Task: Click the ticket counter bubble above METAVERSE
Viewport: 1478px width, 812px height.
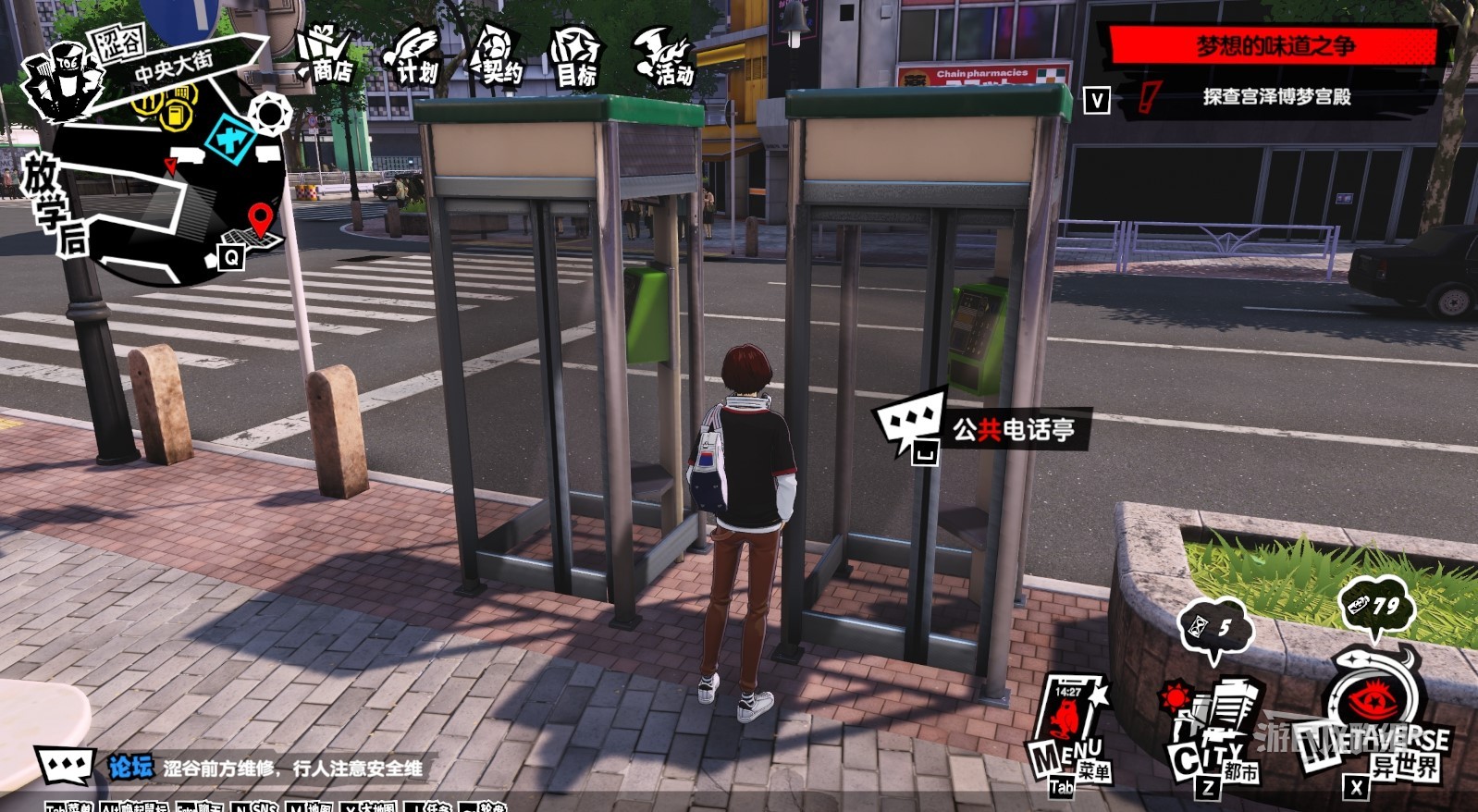Action: tap(1376, 607)
